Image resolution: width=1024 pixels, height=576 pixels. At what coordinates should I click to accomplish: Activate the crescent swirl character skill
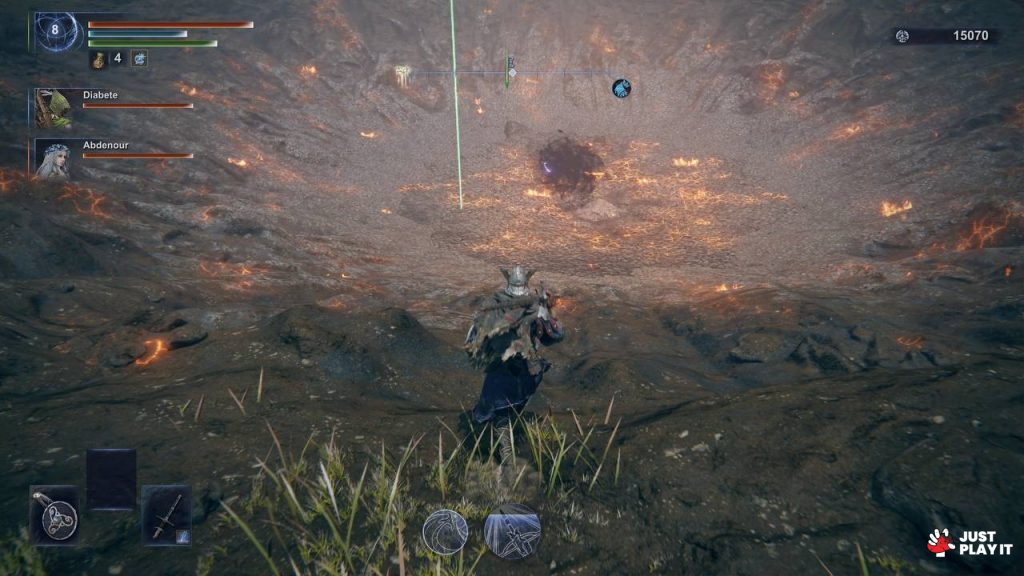(444, 532)
